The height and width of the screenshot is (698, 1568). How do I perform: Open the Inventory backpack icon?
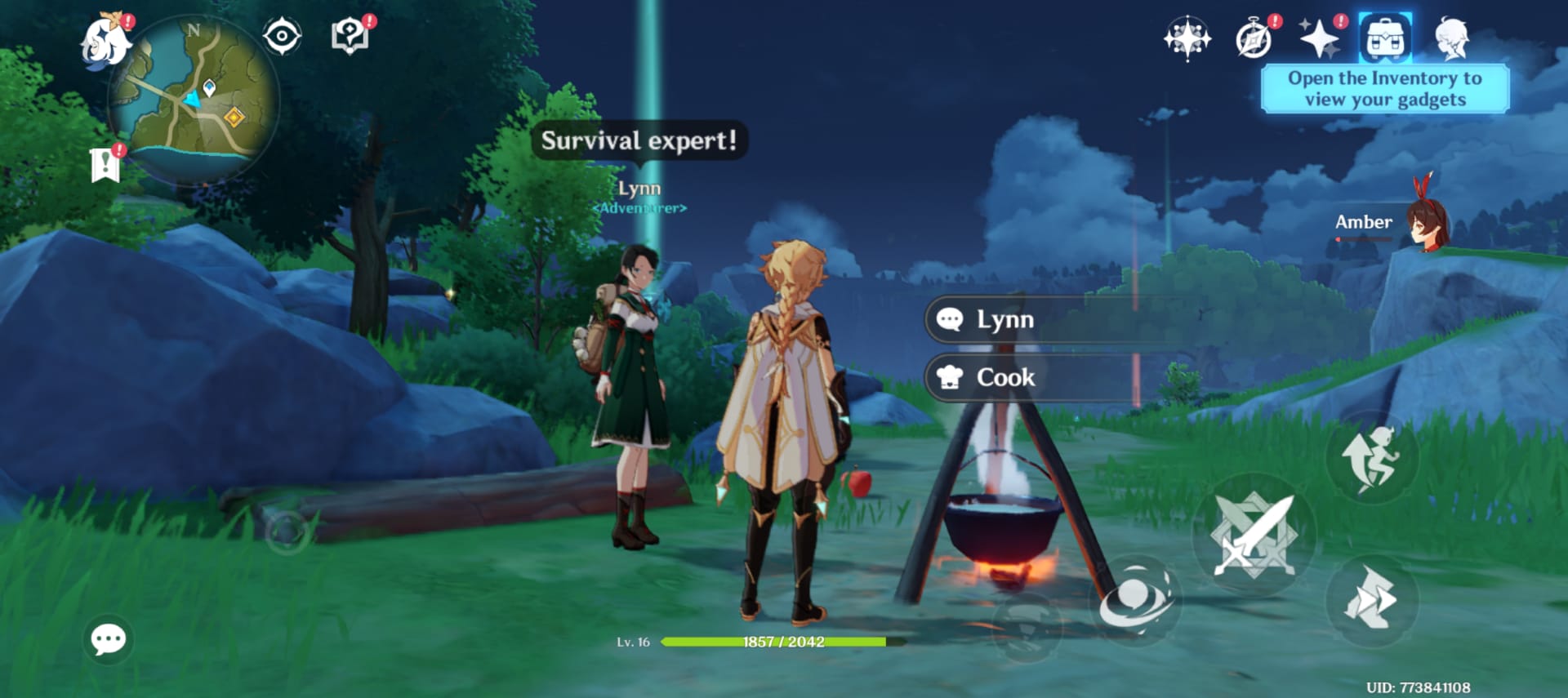1384,38
